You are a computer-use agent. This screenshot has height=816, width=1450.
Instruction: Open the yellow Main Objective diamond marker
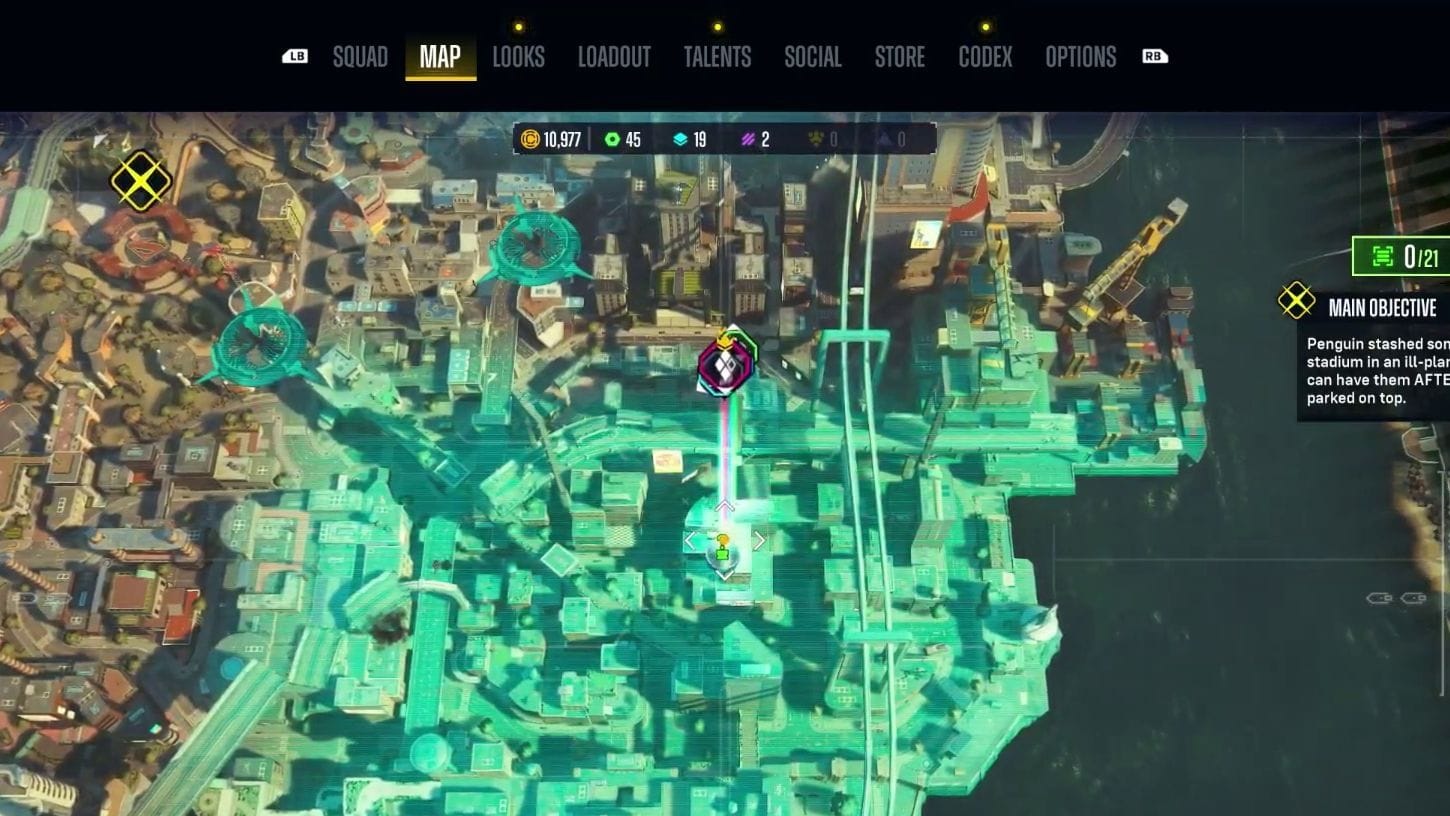(x=1296, y=300)
